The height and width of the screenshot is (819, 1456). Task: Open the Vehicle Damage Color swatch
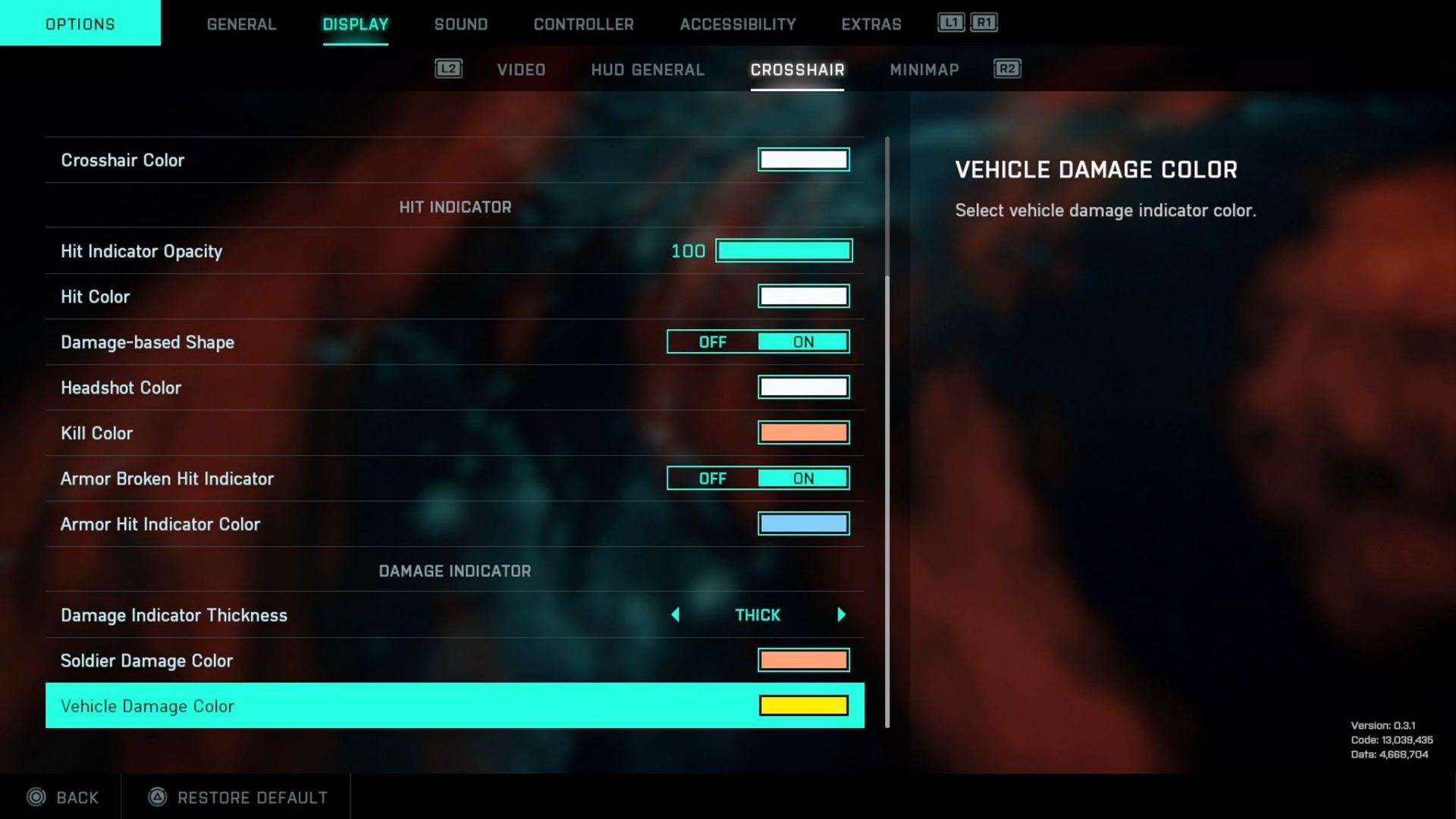point(804,705)
